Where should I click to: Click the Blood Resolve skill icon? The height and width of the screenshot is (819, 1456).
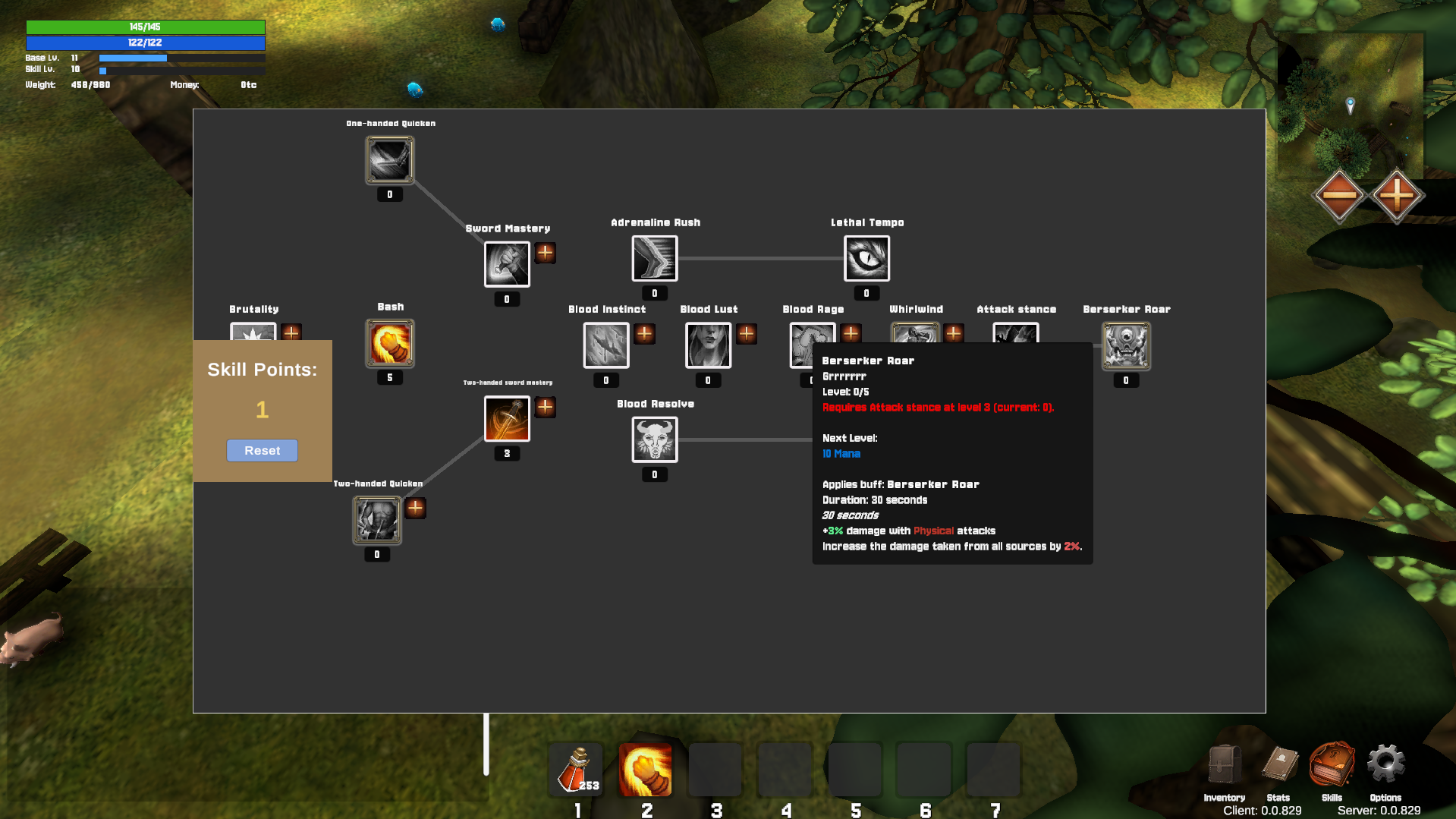(x=654, y=440)
